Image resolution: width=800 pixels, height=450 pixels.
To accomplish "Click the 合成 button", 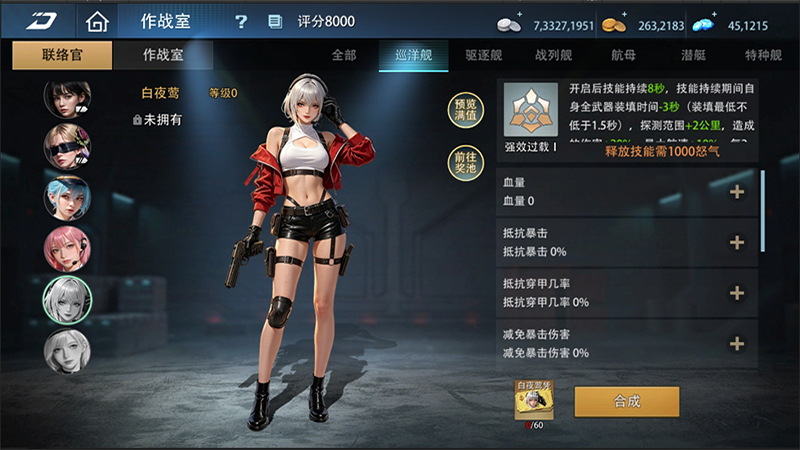I will (x=627, y=401).
